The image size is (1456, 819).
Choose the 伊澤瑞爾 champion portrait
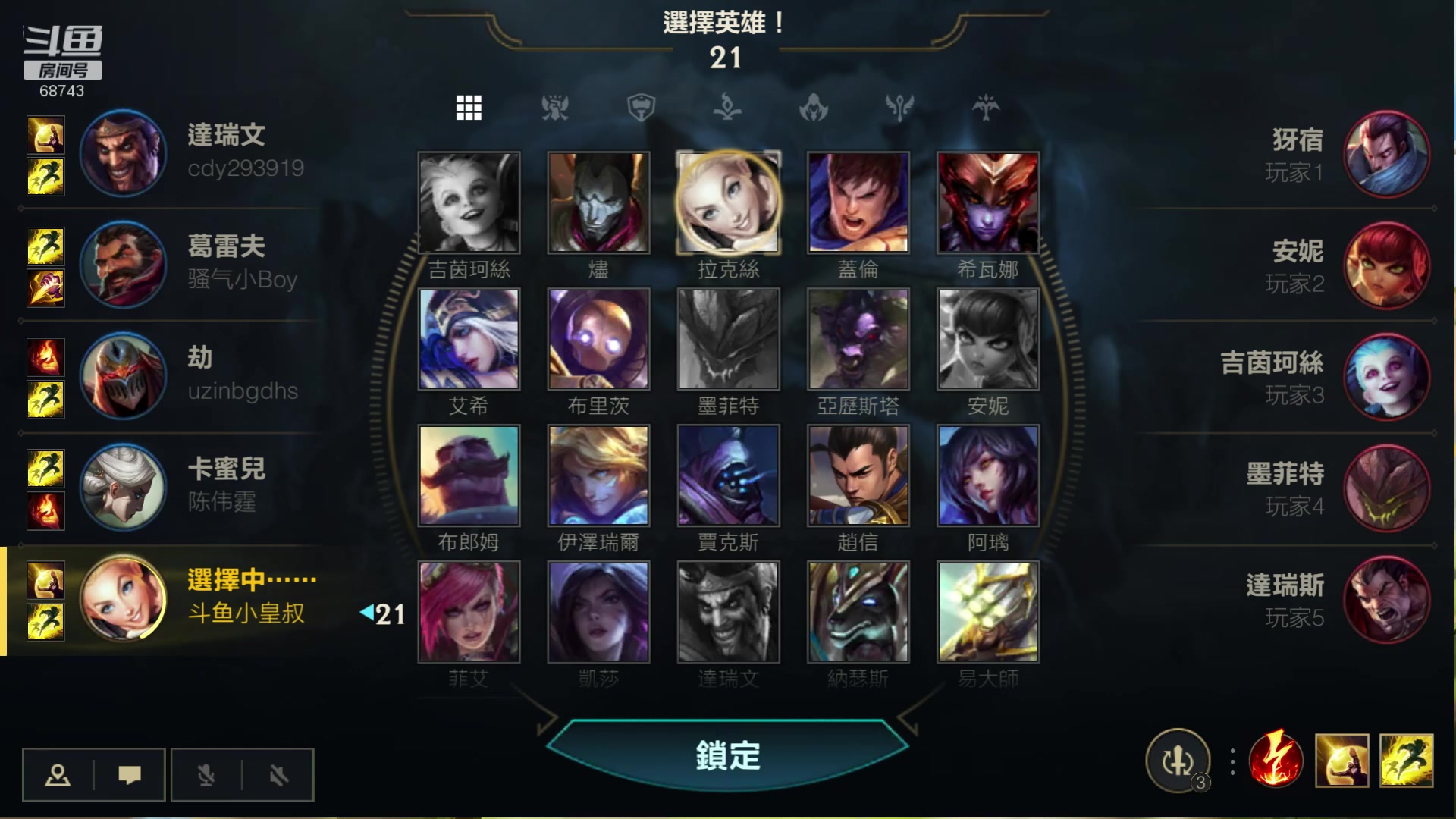(598, 475)
